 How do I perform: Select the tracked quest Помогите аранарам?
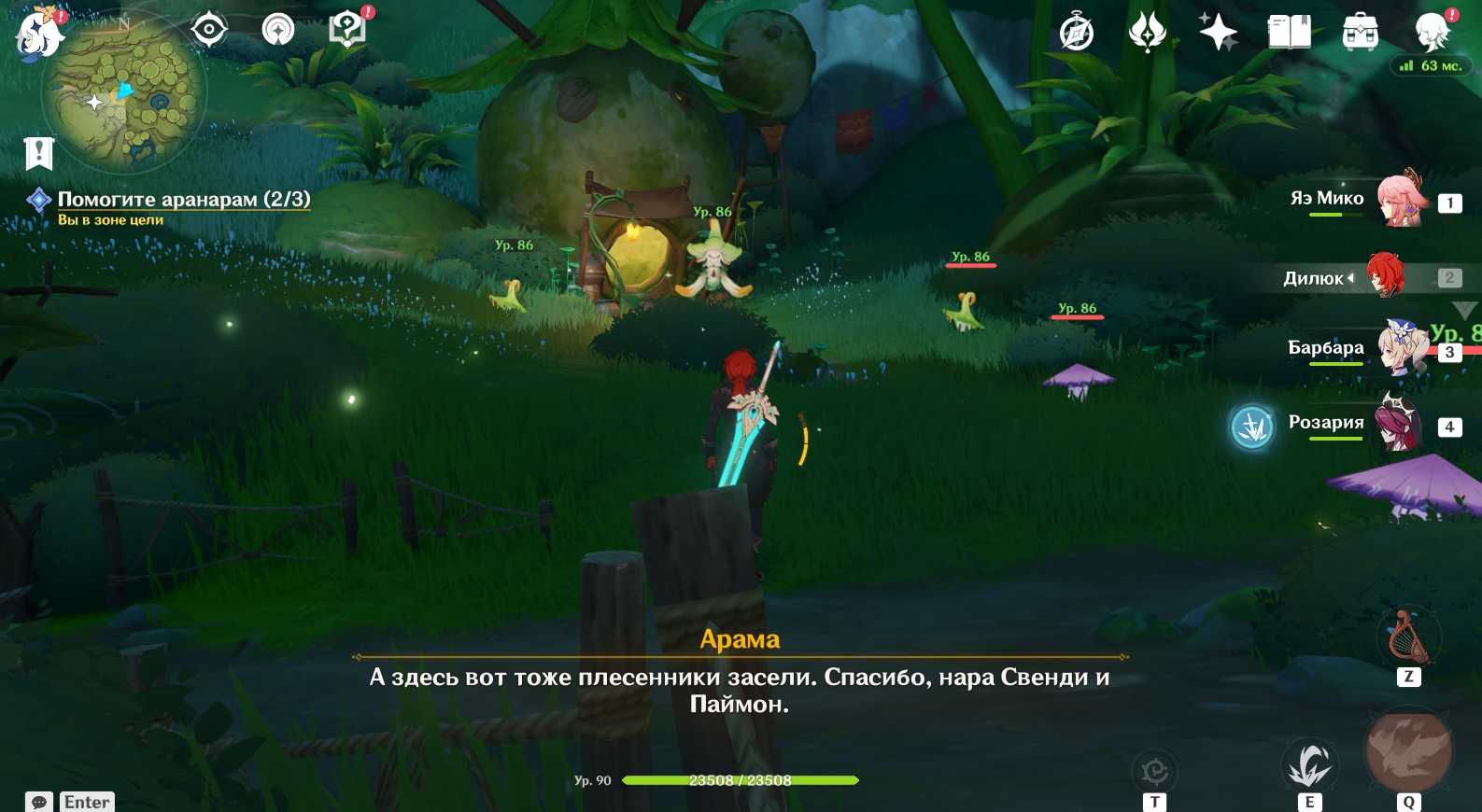183,199
